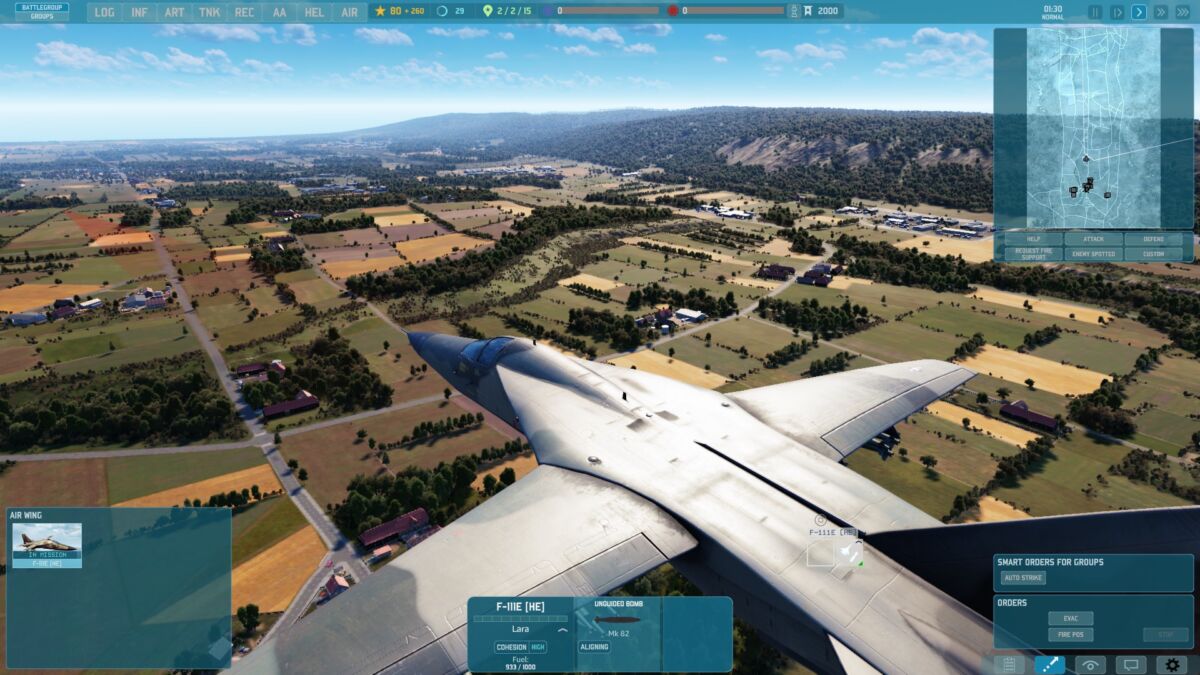Order the aircraft to Evac
Viewport: 1200px width, 675px height.
tap(1070, 618)
